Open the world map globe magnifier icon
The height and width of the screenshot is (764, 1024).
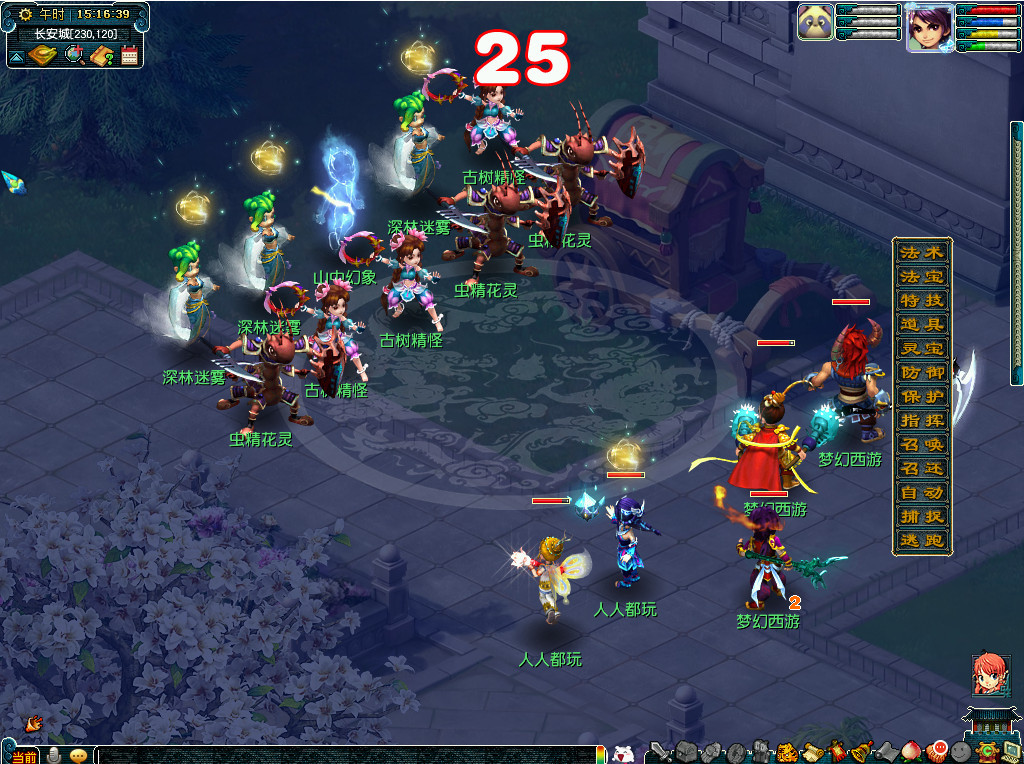[x=75, y=56]
